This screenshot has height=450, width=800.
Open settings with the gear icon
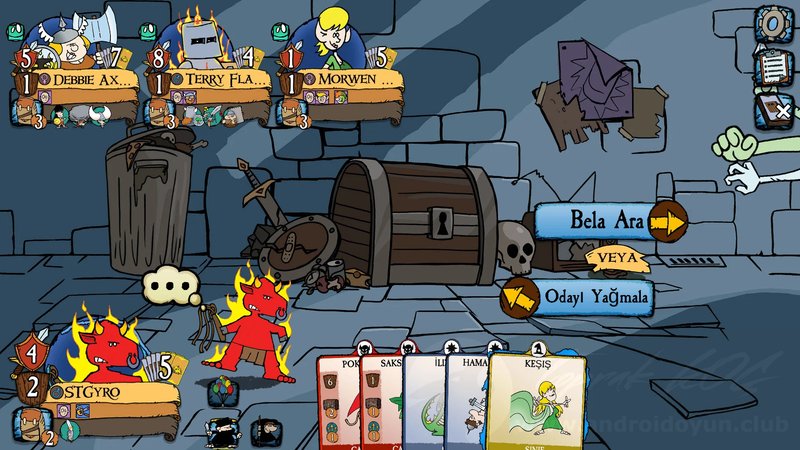point(771,22)
